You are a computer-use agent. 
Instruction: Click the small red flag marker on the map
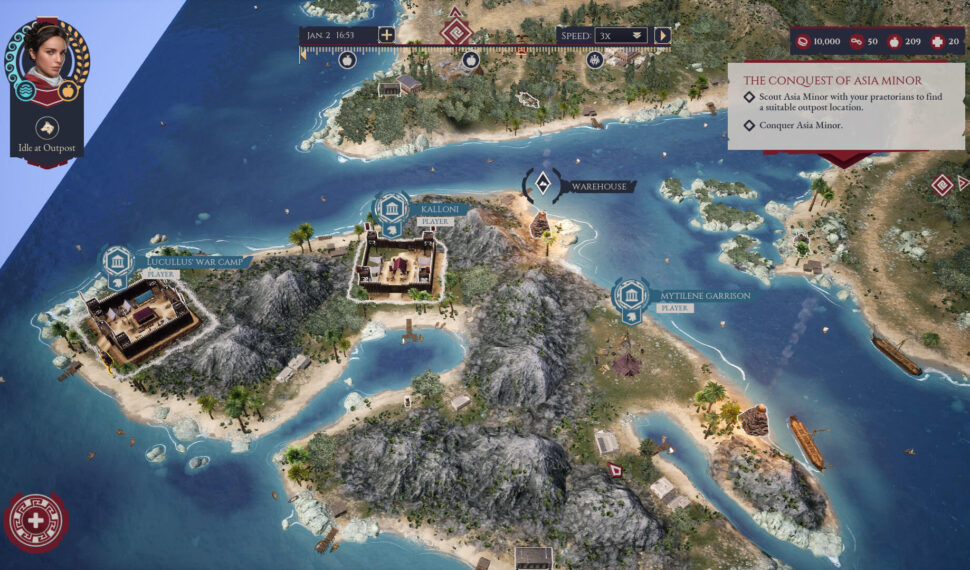(615, 469)
